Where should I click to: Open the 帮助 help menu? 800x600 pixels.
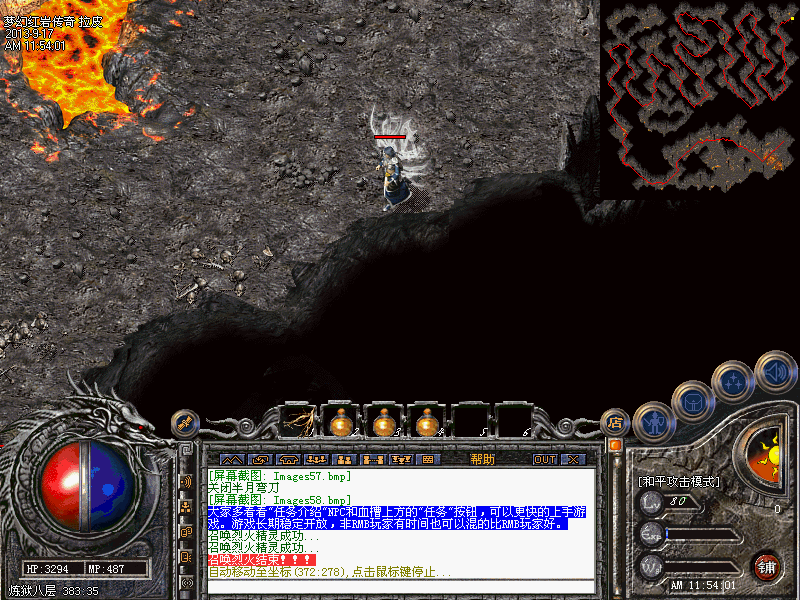(482, 459)
